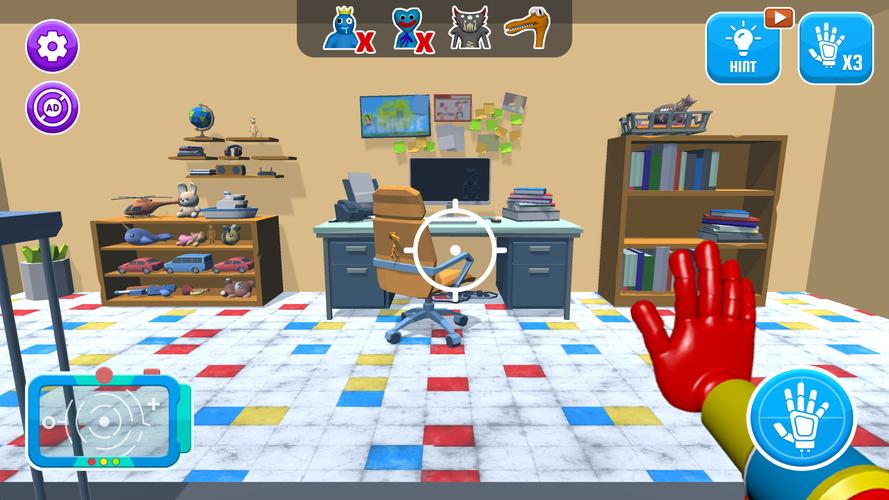Select the glove X3 power-up button

[835, 48]
